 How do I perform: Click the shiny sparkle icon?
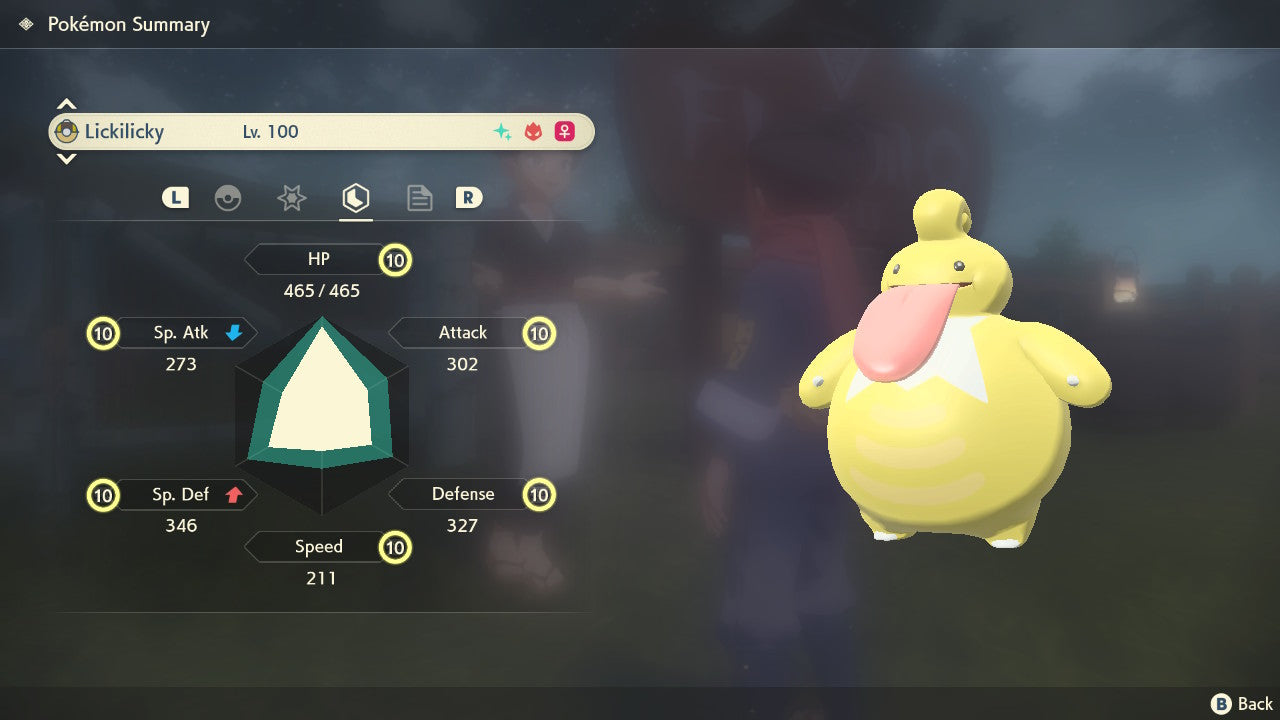pos(502,132)
